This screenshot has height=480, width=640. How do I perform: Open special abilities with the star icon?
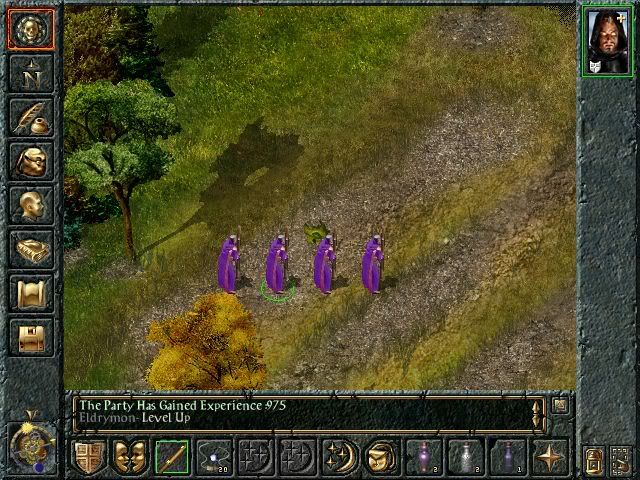pyautogui.click(x=549, y=457)
